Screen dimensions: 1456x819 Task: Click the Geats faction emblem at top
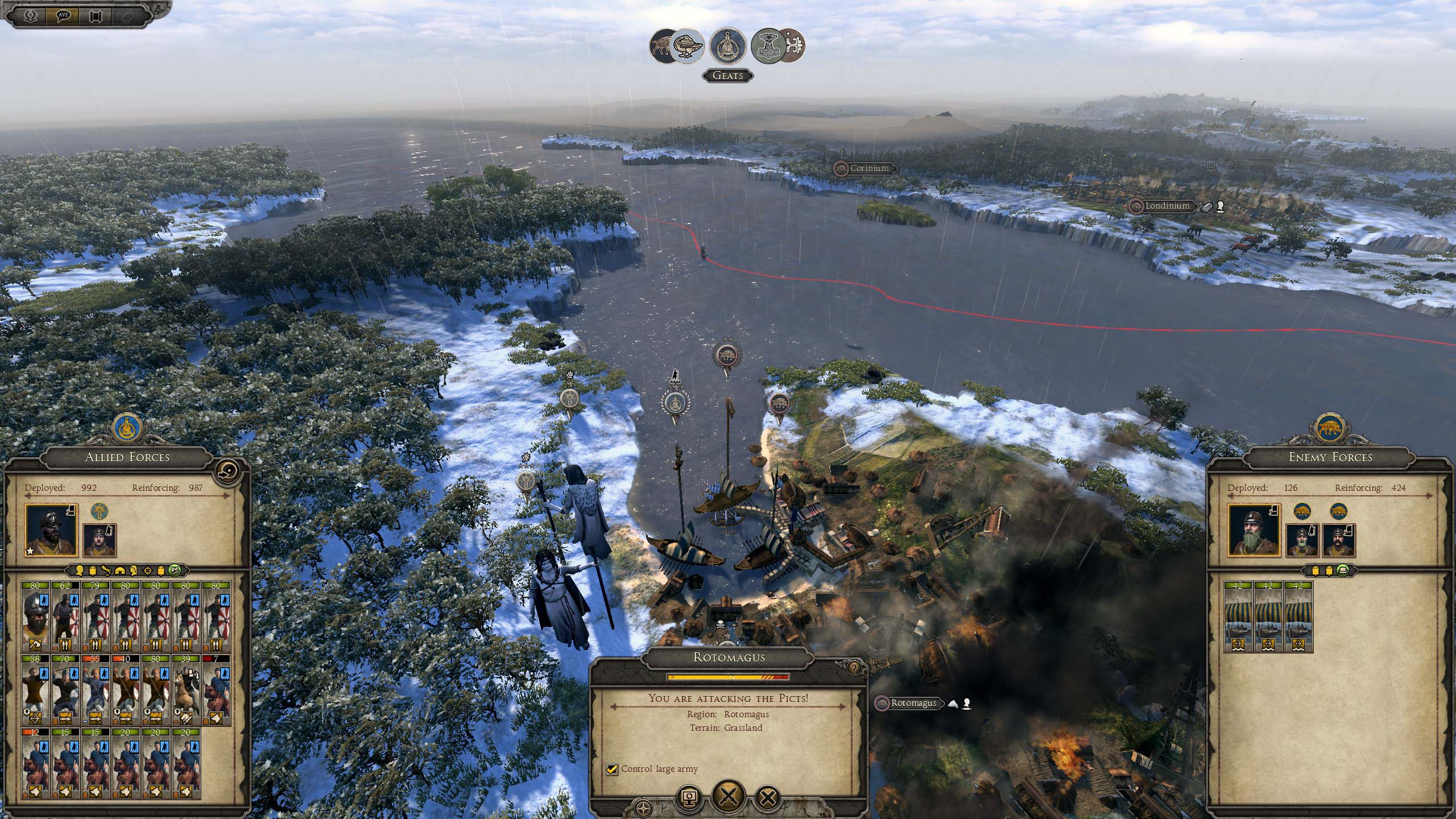(728, 45)
